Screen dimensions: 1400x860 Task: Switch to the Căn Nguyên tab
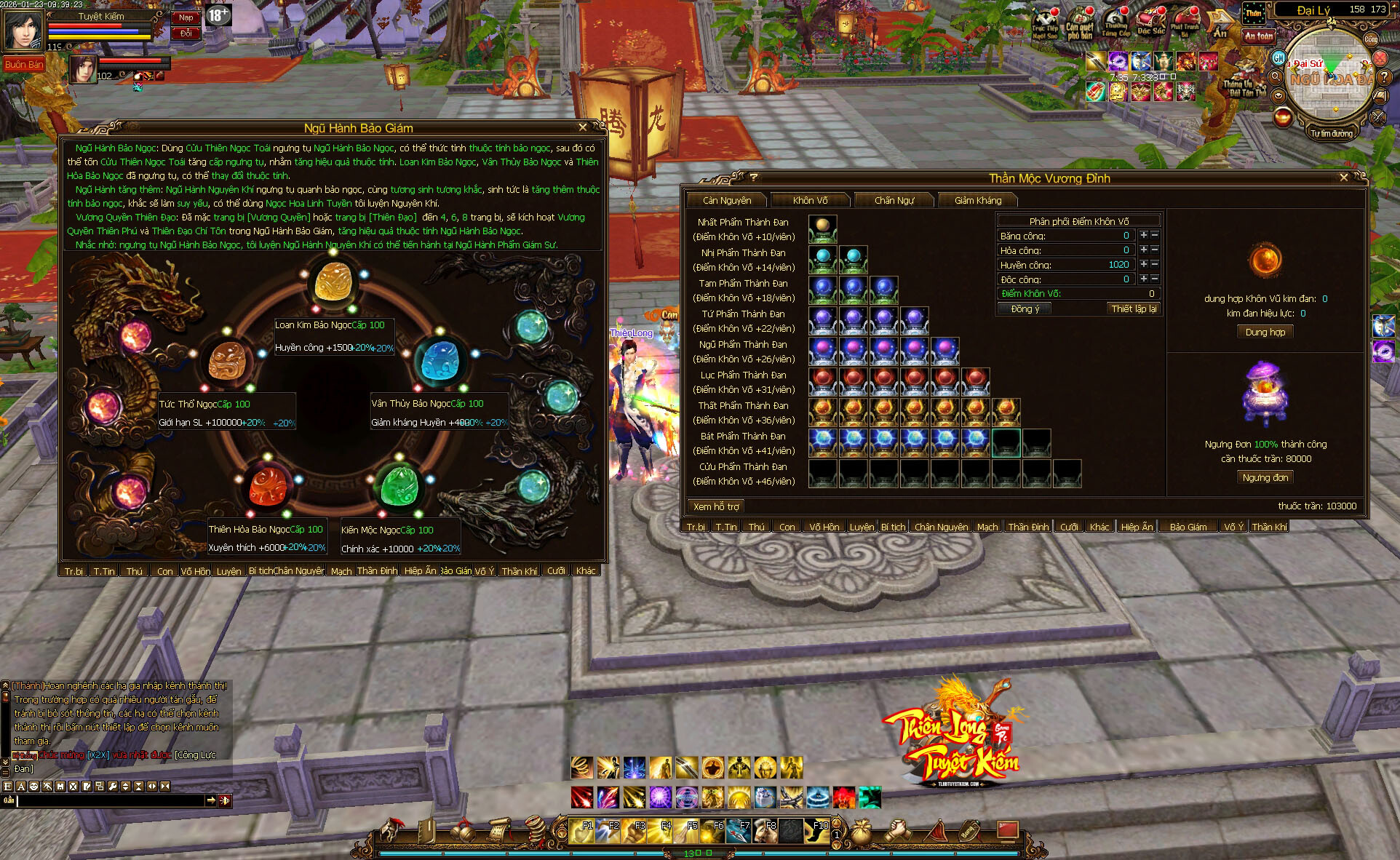click(x=727, y=200)
